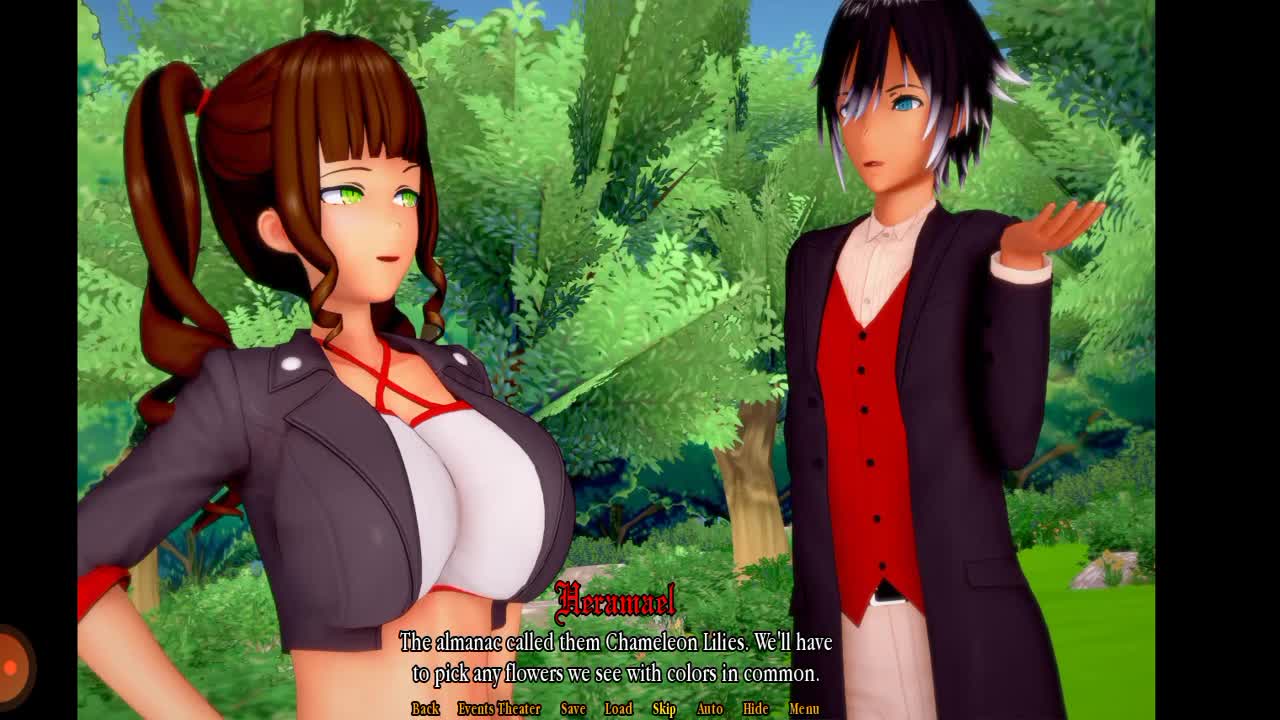Toggle Auto dialogue advance

tap(709, 709)
